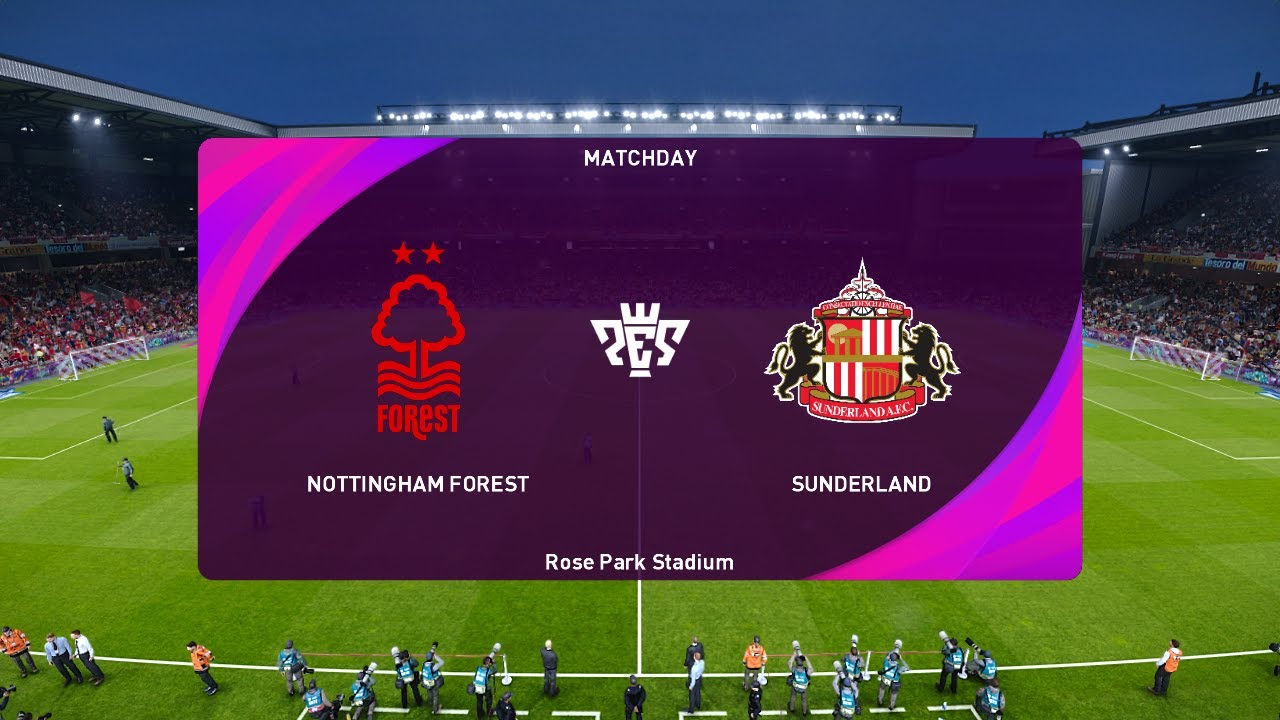Toggle the MATCHDAY header label
1280x720 pixels.
640,157
